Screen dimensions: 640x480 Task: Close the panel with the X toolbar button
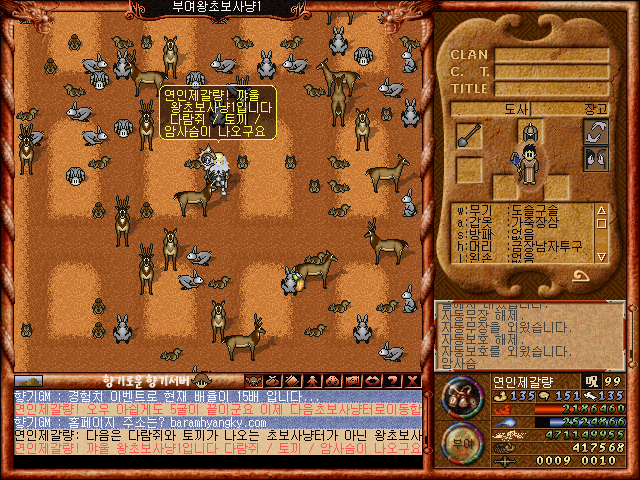point(413,380)
